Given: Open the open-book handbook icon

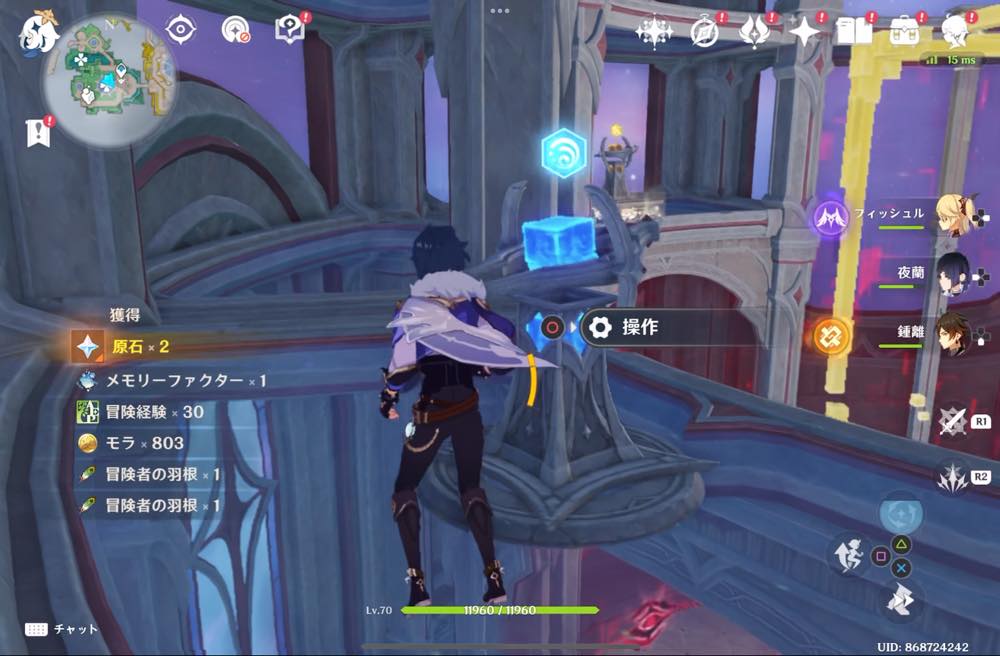Looking at the screenshot, I should coord(853,32).
